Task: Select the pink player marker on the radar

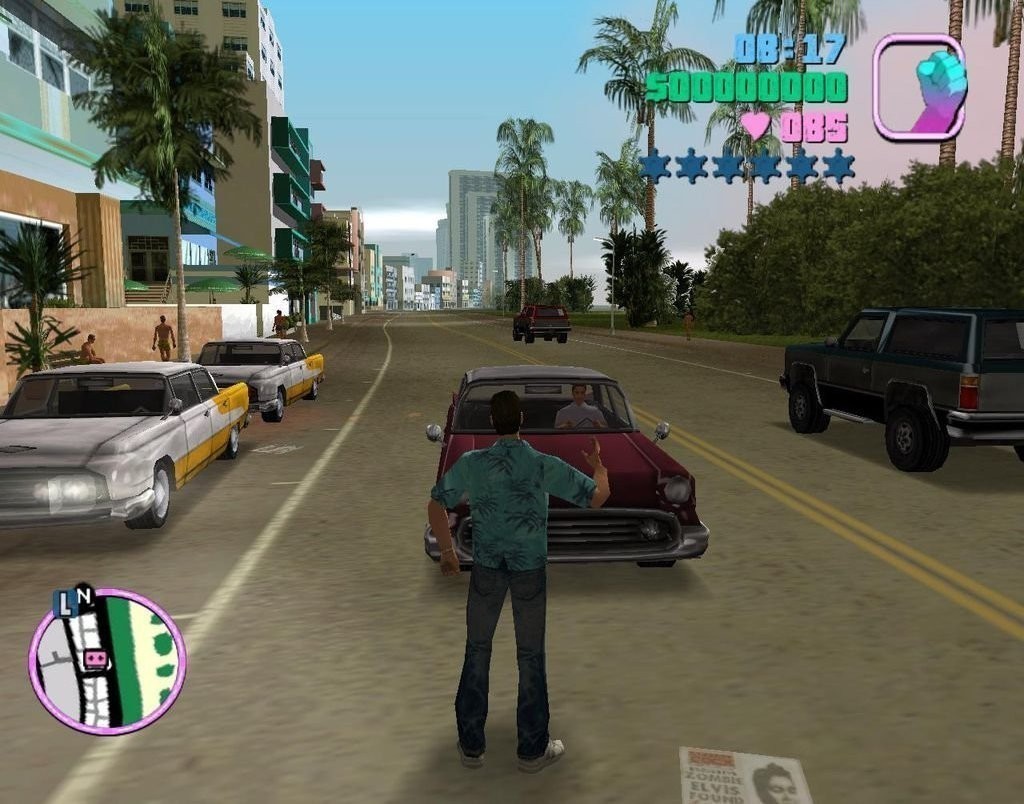Action: pos(95,659)
